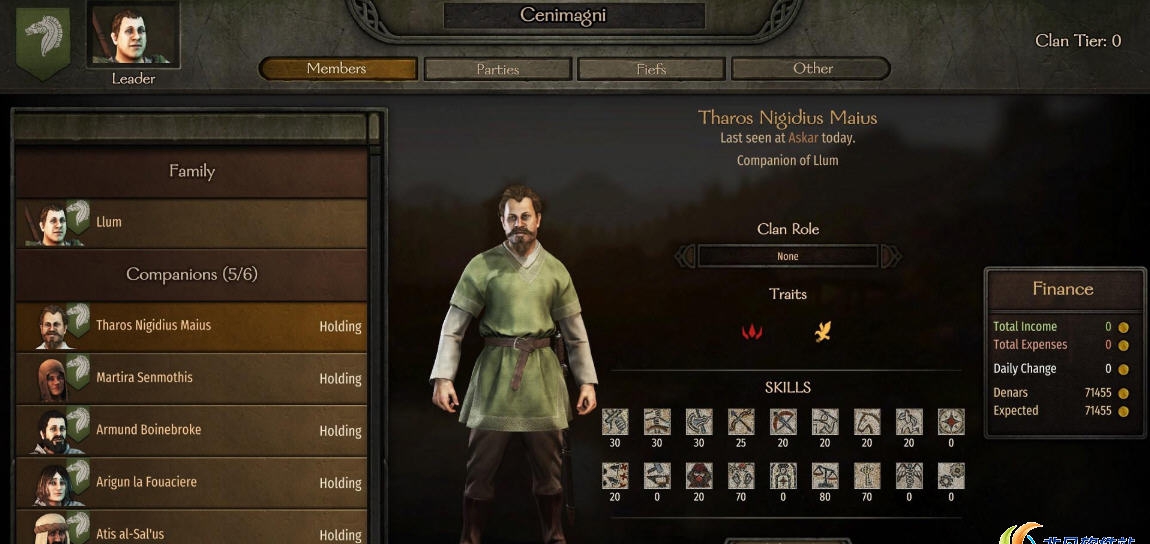Click the clan banner shield emblem
This screenshot has height=544, width=1150.
(44, 42)
